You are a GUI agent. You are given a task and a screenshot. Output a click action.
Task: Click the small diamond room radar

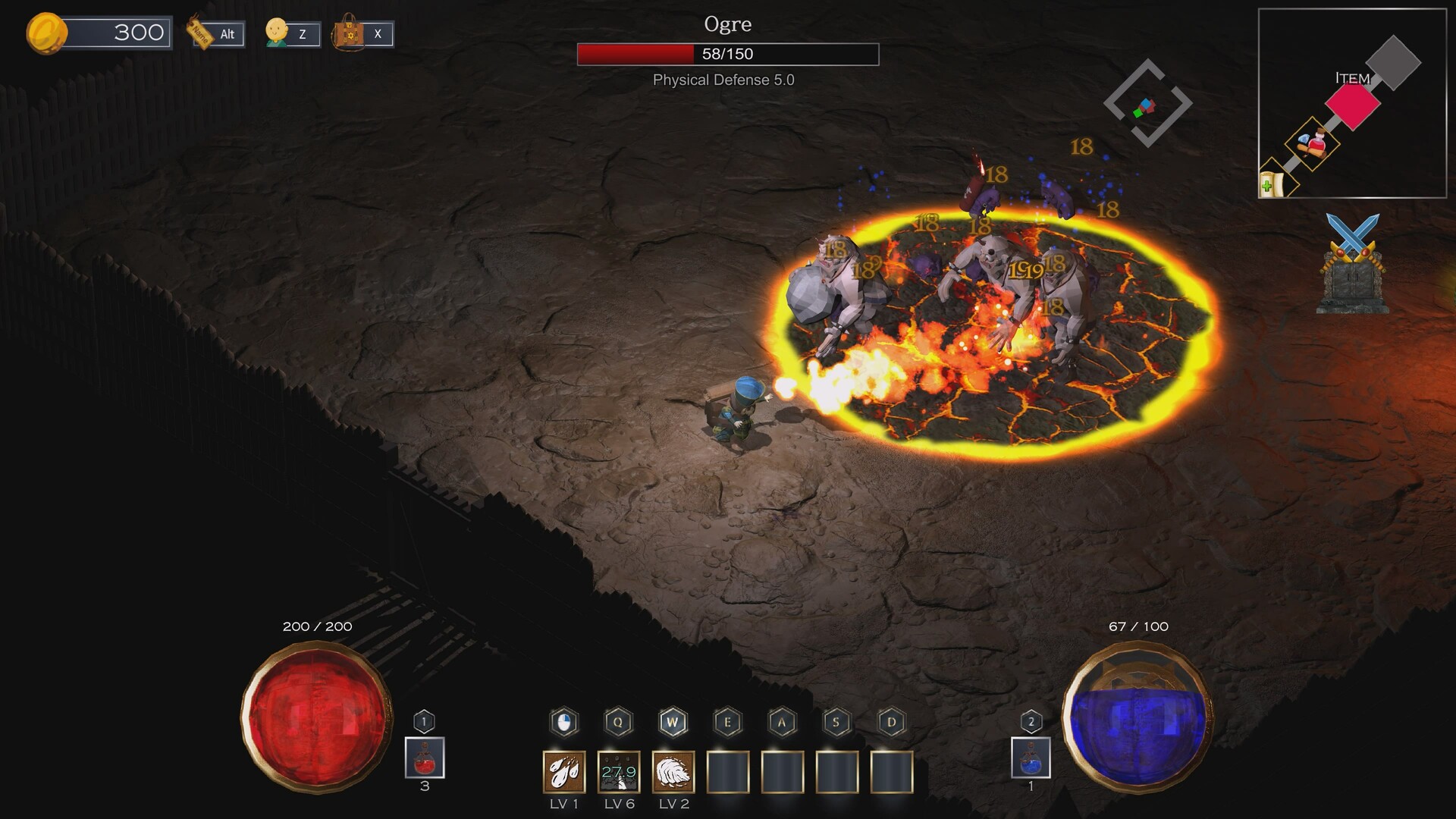click(x=1147, y=104)
